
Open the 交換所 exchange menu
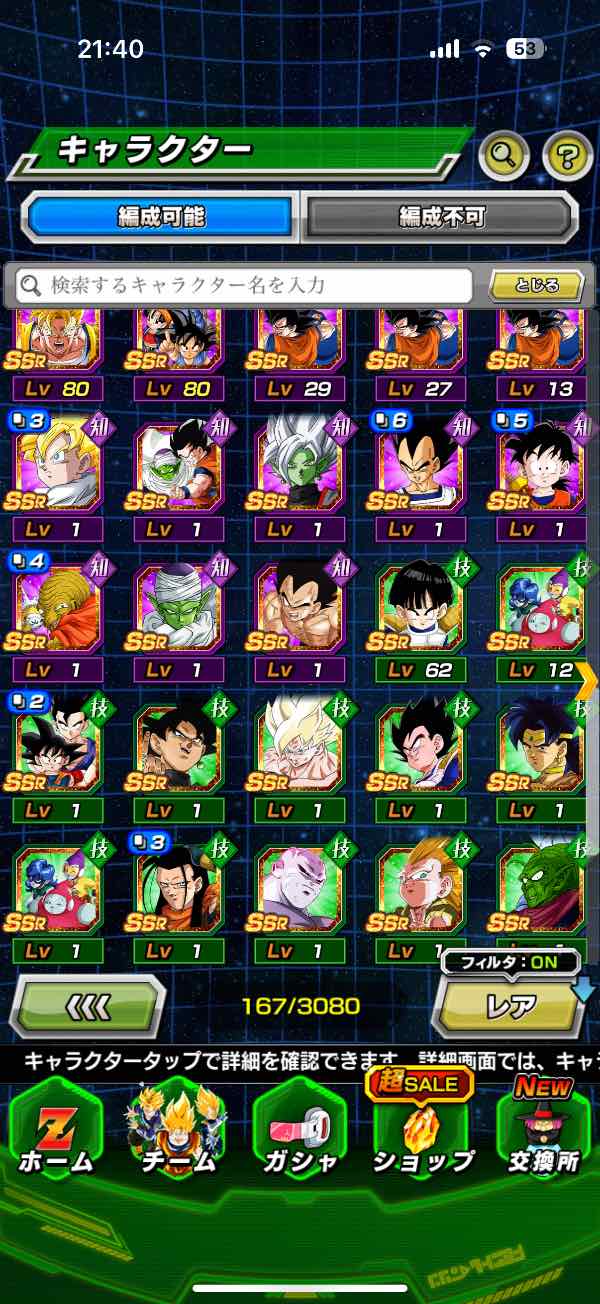pos(543,1130)
